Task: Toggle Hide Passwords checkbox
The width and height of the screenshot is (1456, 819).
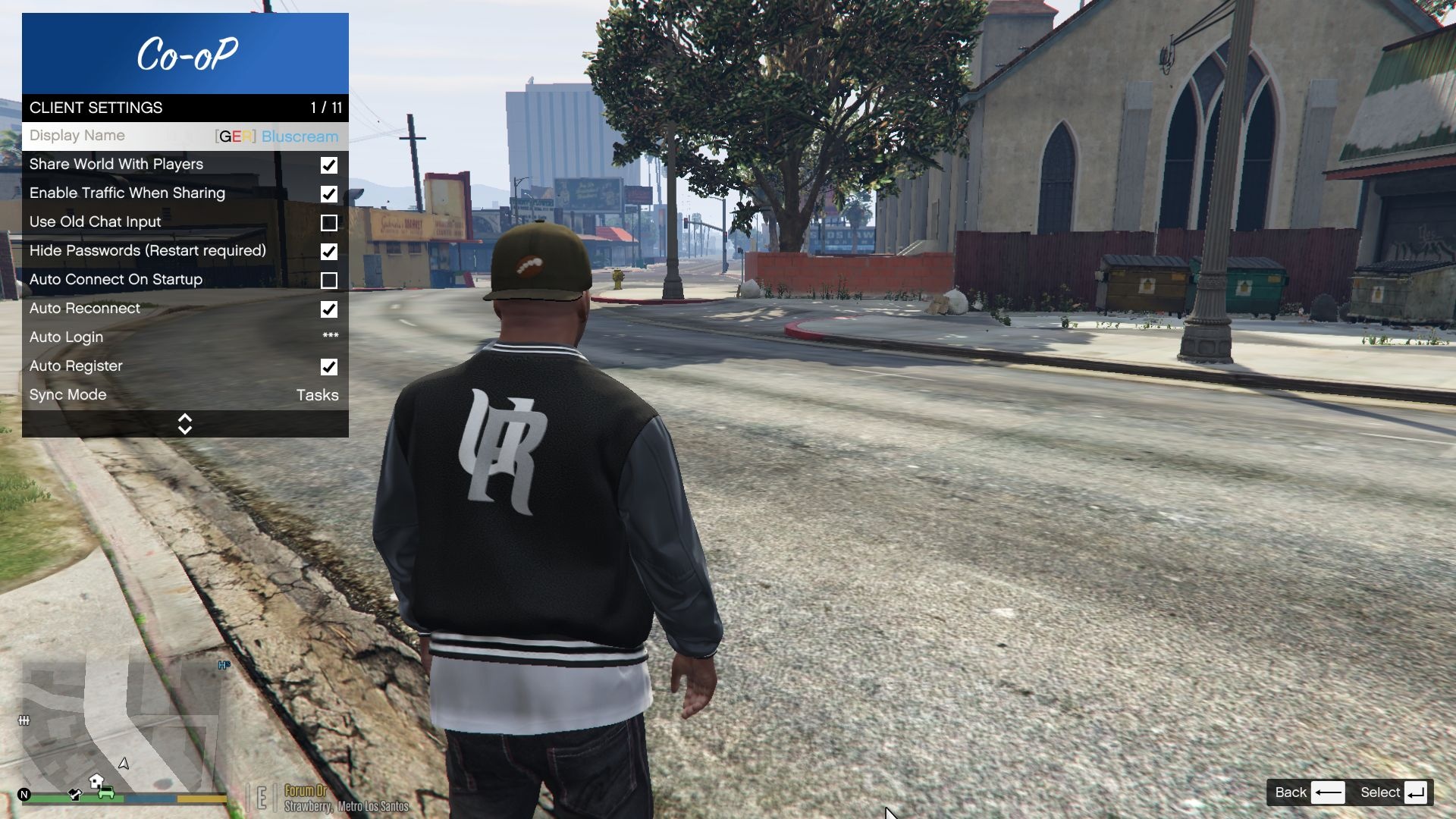Action: 328,252
